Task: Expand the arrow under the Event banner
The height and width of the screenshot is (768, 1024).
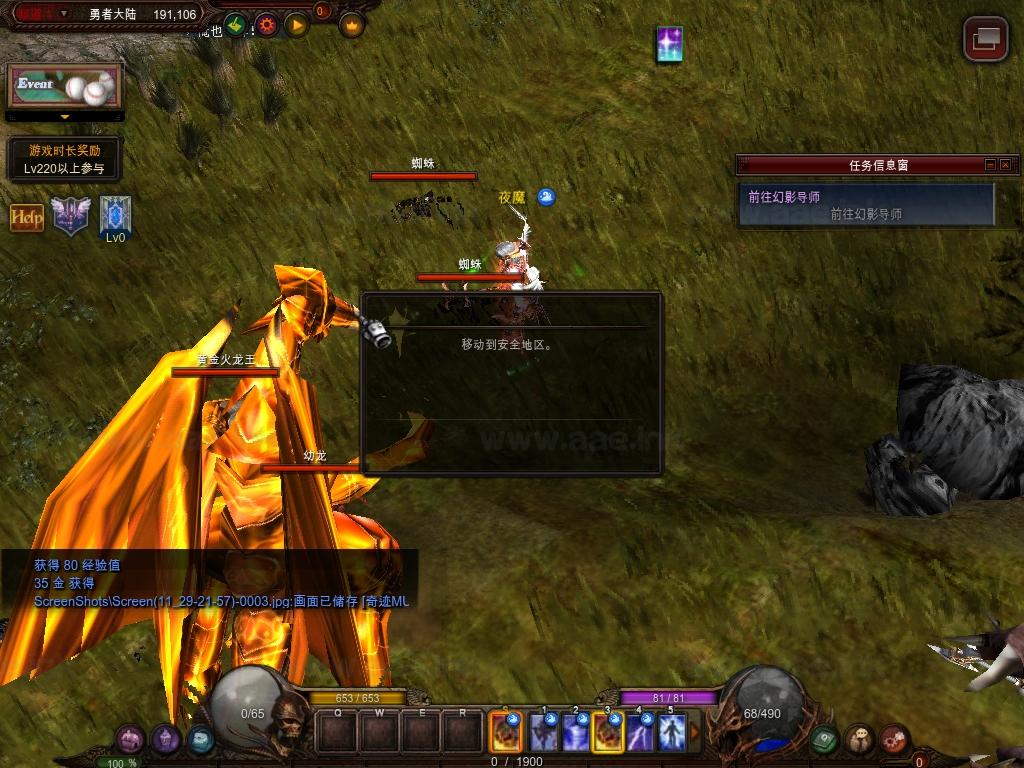Action: [x=65, y=117]
